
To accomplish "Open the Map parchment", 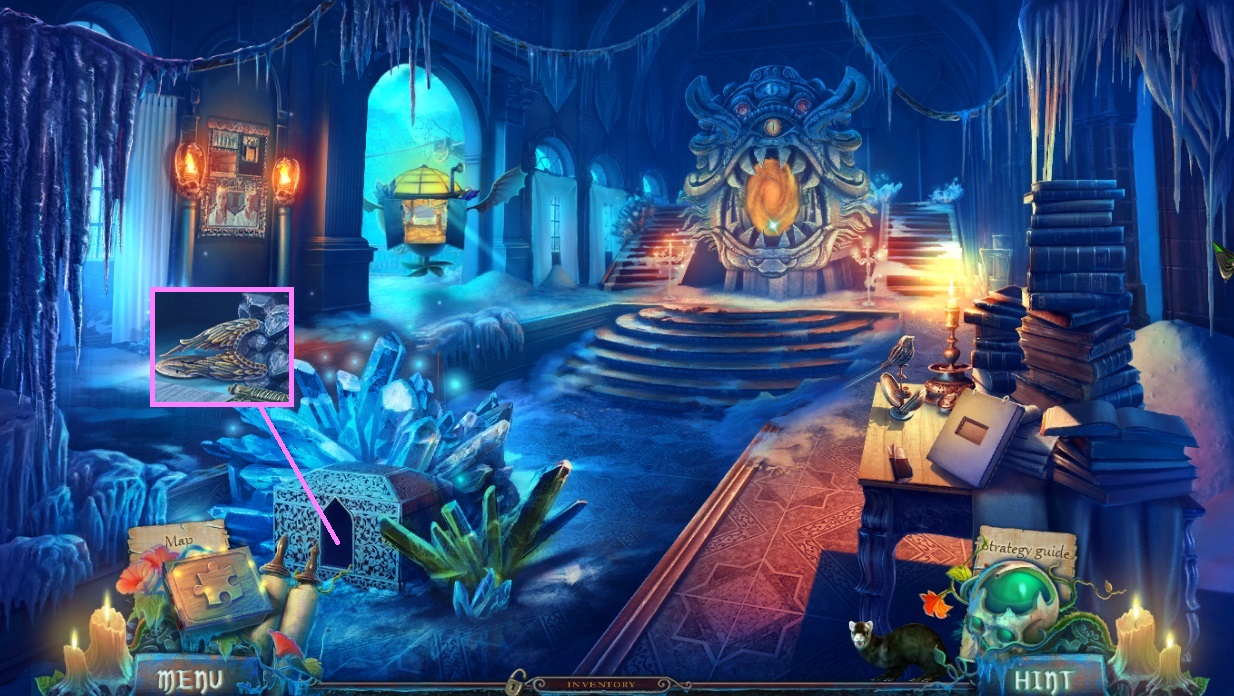I will pyautogui.click(x=178, y=541).
